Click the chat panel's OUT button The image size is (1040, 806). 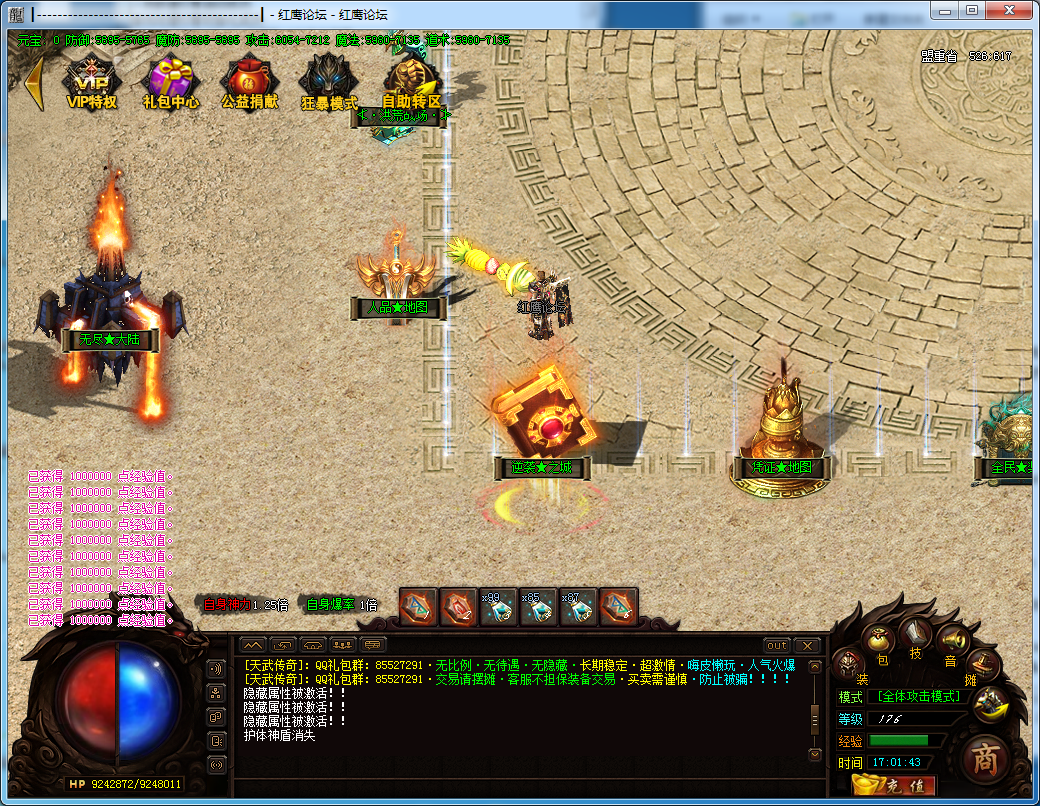click(x=777, y=645)
